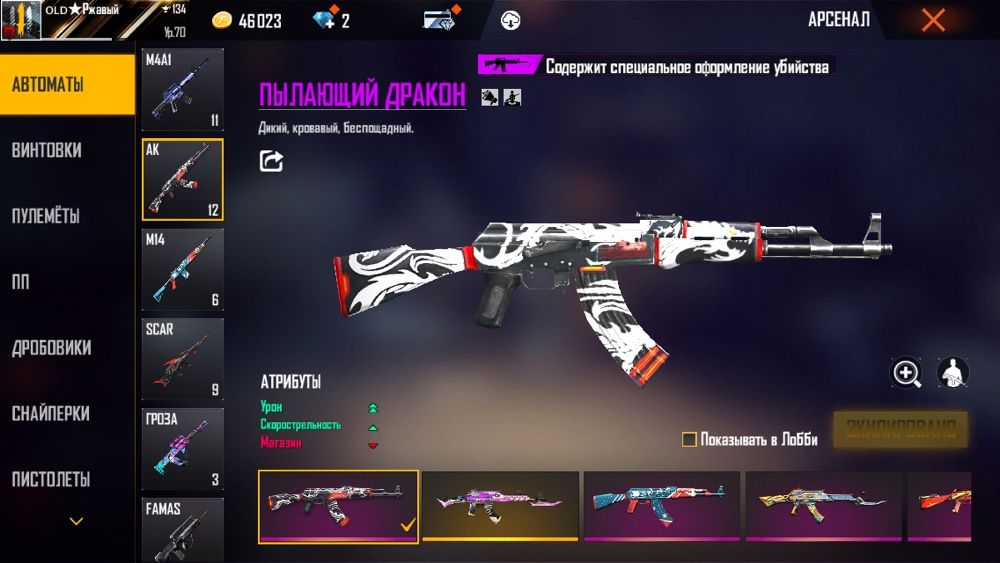The width and height of the screenshot is (1000, 563).
Task: Open the Пистолеты category
Action: (x=51, y=480)
